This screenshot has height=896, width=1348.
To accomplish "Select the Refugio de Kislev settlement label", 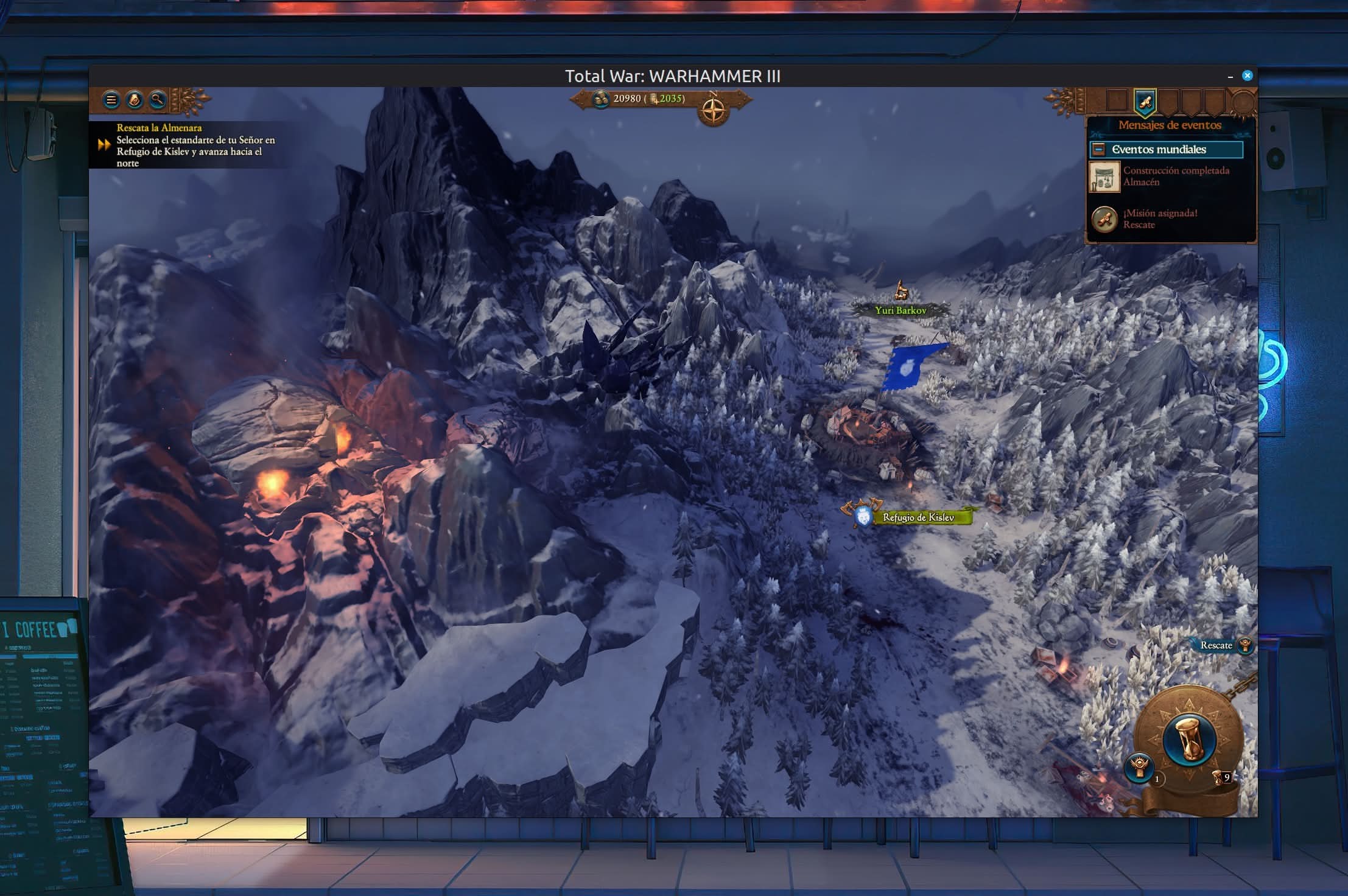I will click(918, 517).
